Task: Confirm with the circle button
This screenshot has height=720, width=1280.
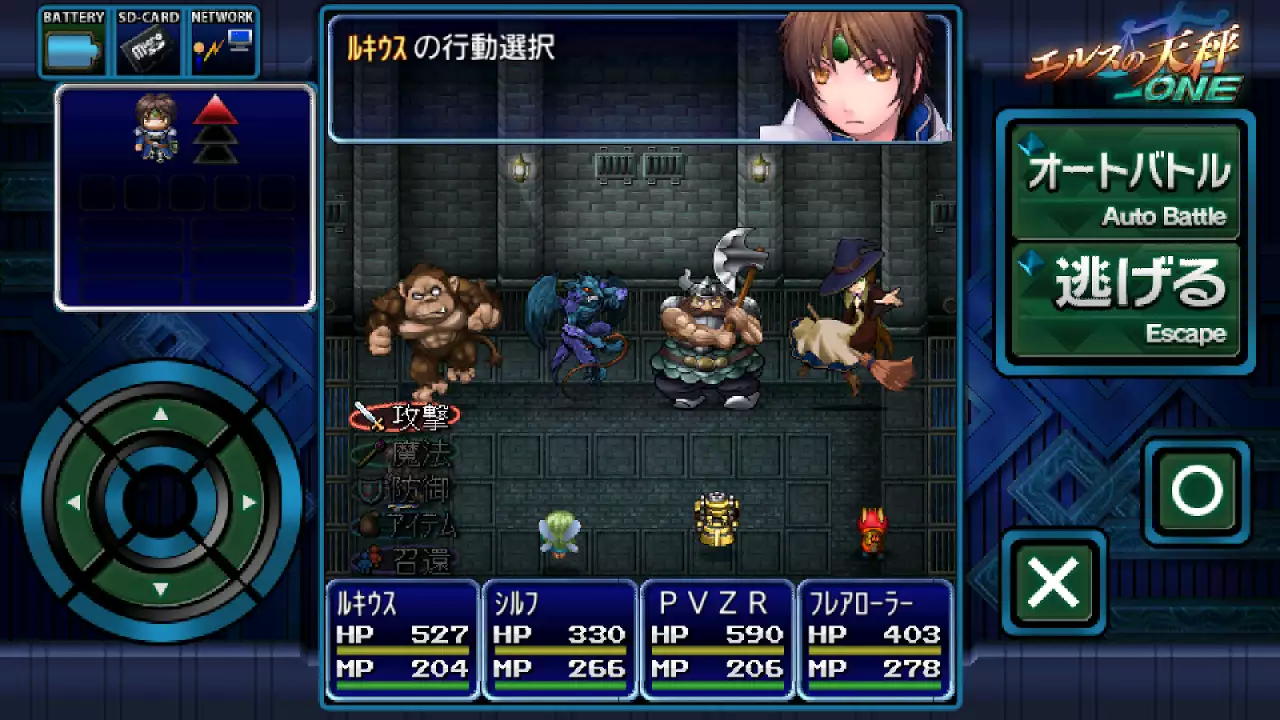Action: point(1197,491)
